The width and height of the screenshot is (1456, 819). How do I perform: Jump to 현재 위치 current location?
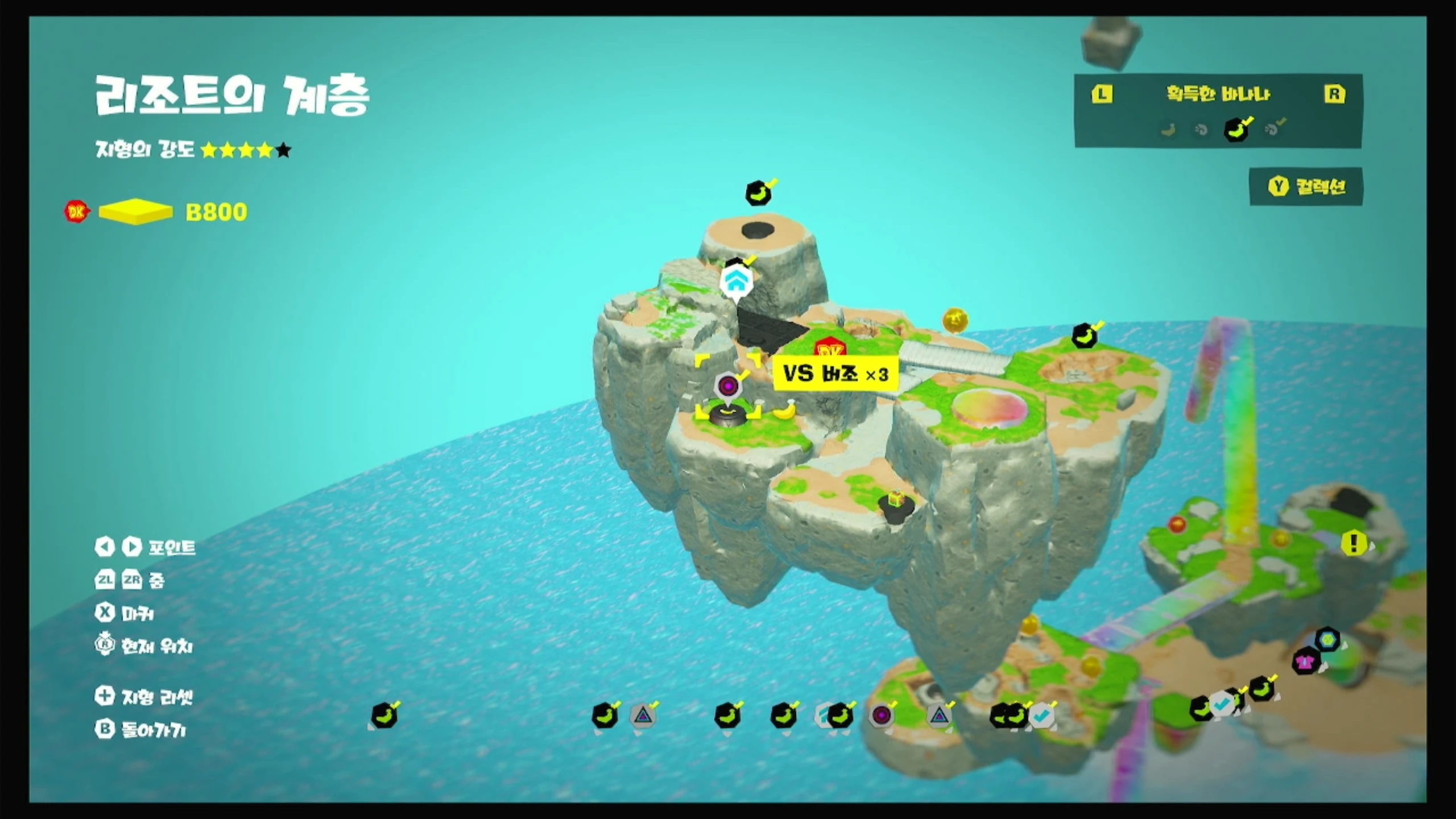[144, 646]
